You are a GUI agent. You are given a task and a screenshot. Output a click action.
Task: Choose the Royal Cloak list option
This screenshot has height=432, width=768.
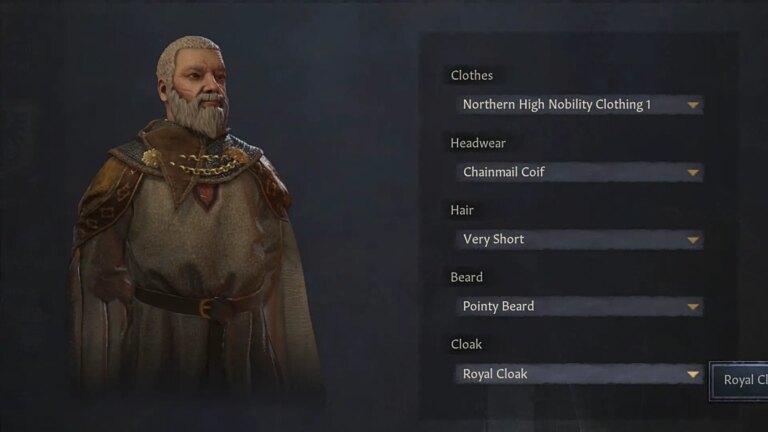coord(742,380)
